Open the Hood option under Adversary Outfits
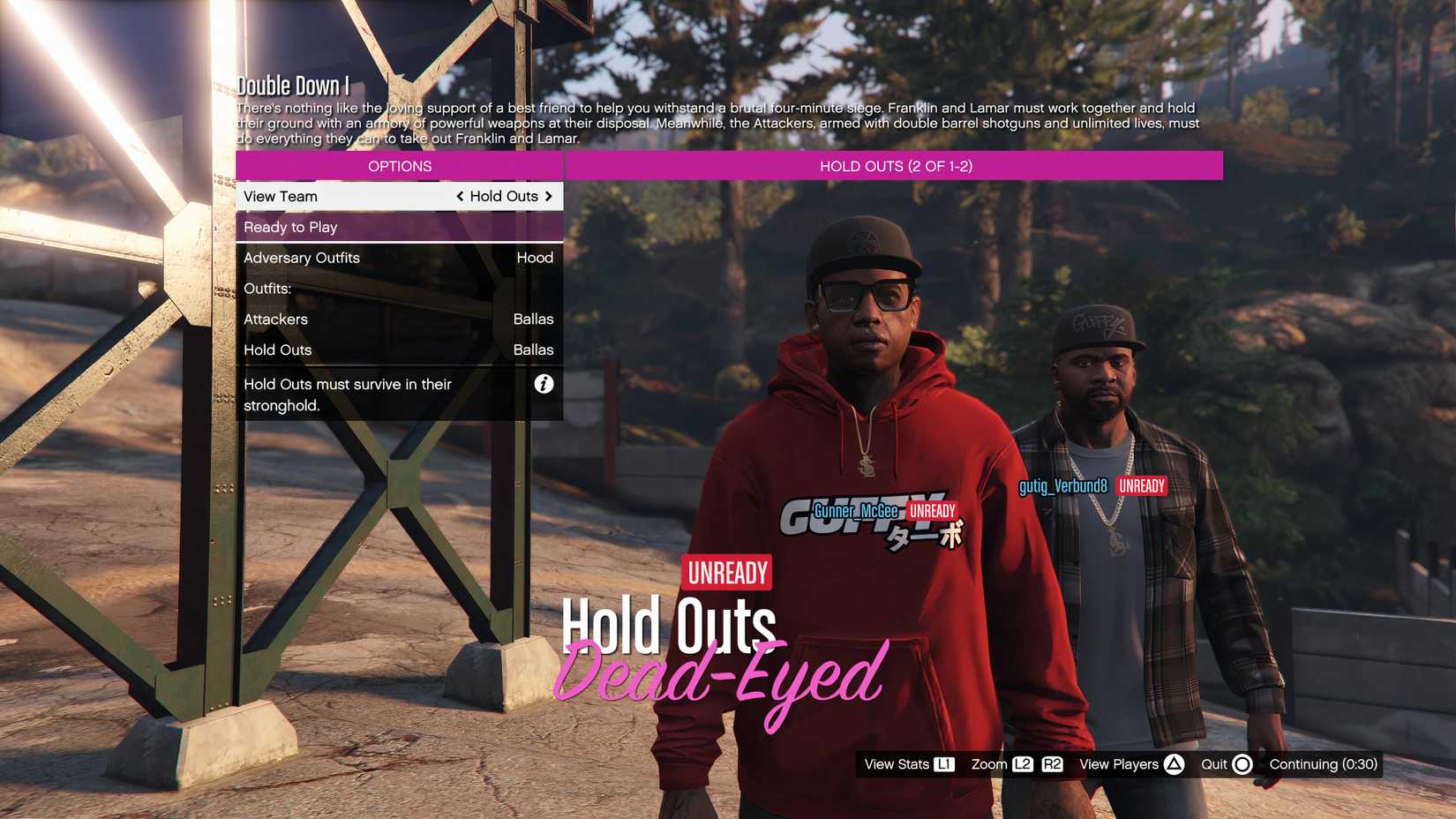The width and height of the screenshot is (1456, 819). tap(536, 258)
